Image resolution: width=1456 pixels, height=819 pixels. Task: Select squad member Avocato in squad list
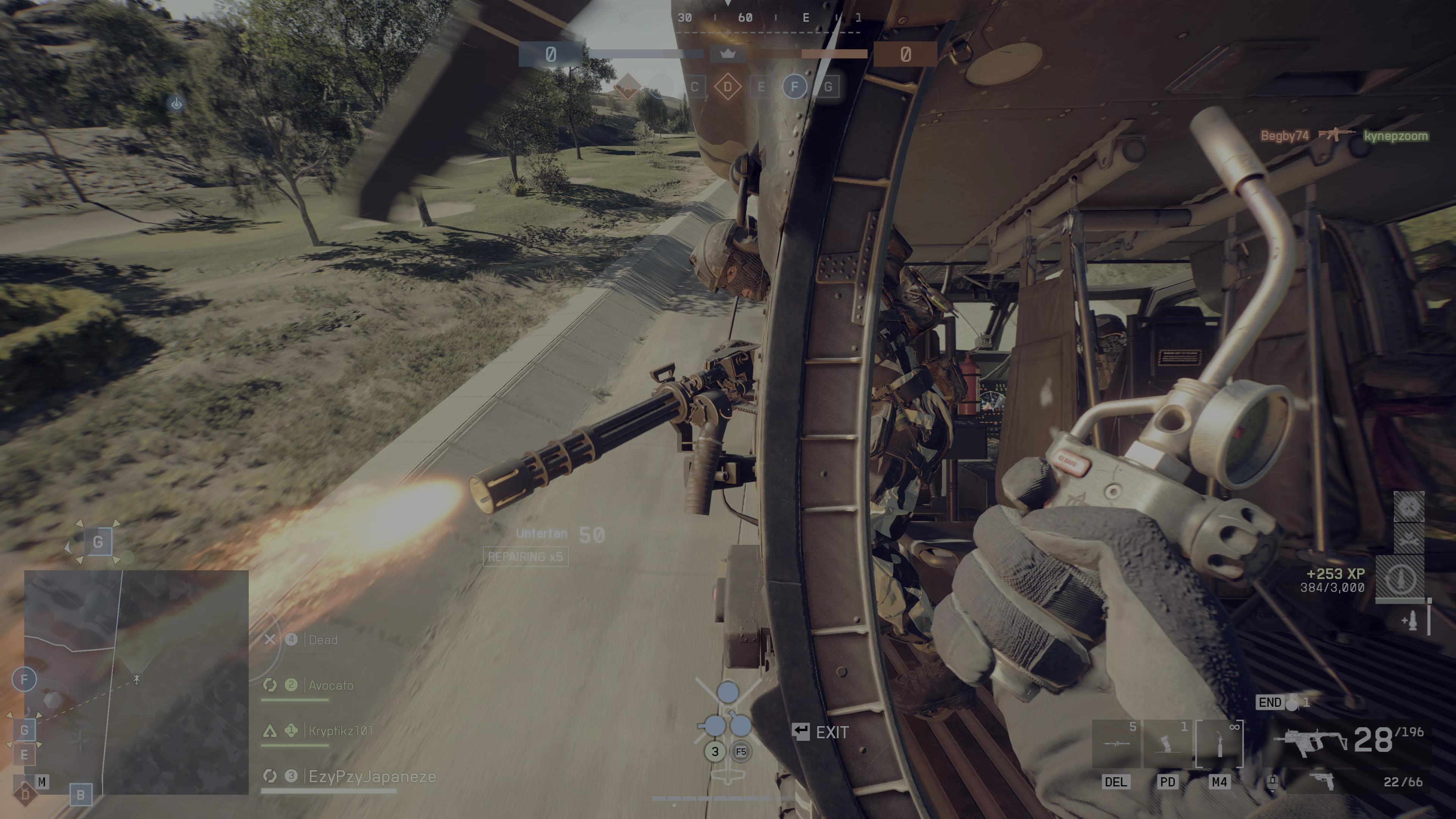tap(330, 686)
